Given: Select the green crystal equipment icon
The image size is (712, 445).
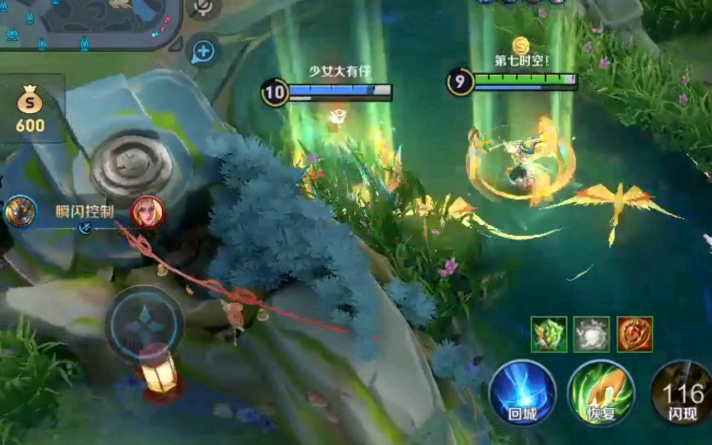Looking at the screenshot, I should (549, 334).
